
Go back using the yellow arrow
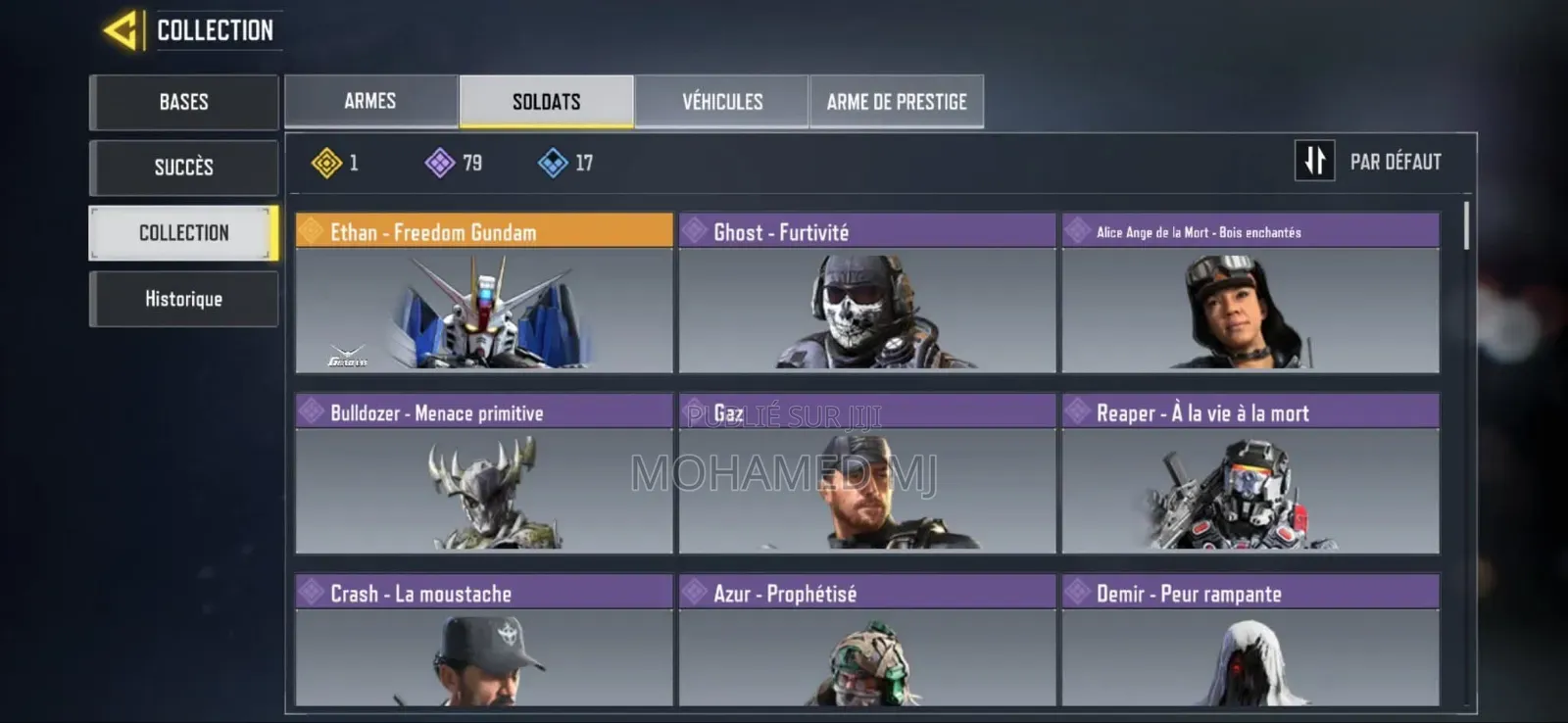pyautogui.click(x=121, y=30)
